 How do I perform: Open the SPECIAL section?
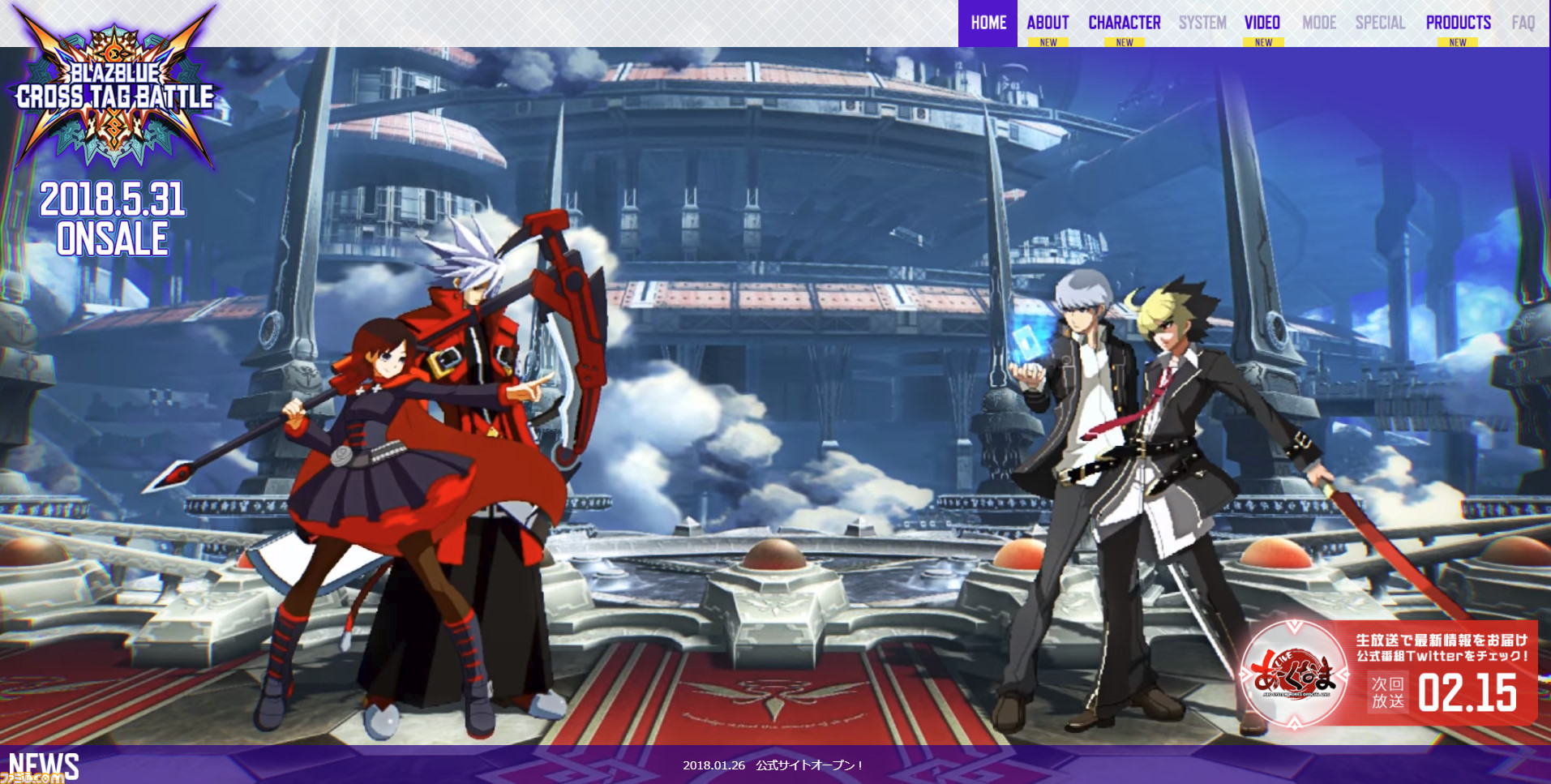[1380, 23]
